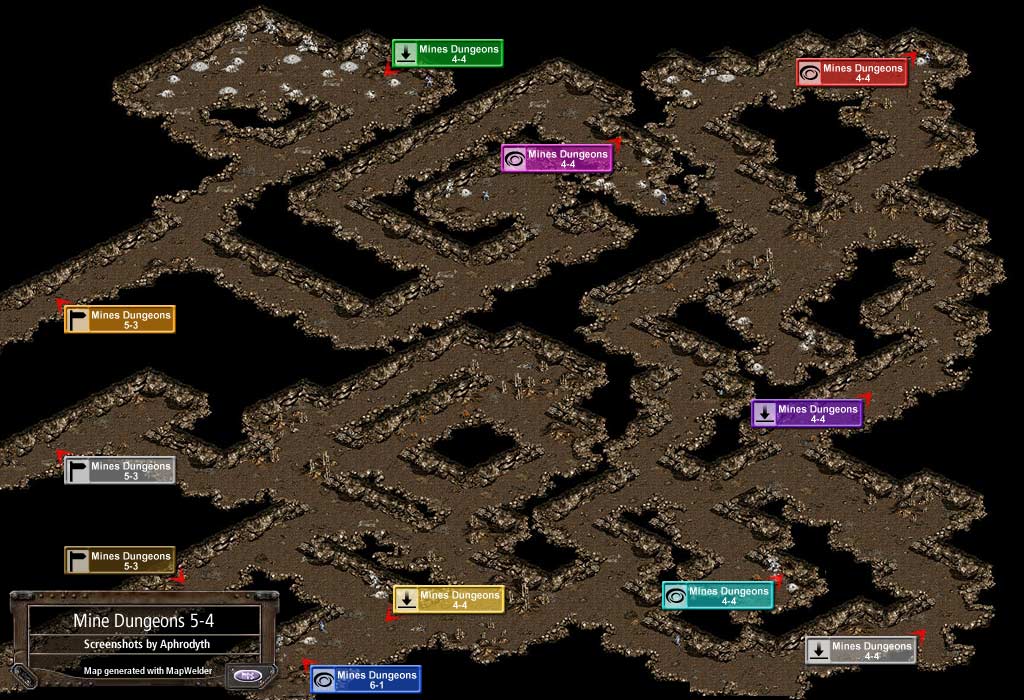This screenshot has width=1024, height=700.
Task: Open the orange Mines Dungeons 5-3 flag label
Action: 120,319
